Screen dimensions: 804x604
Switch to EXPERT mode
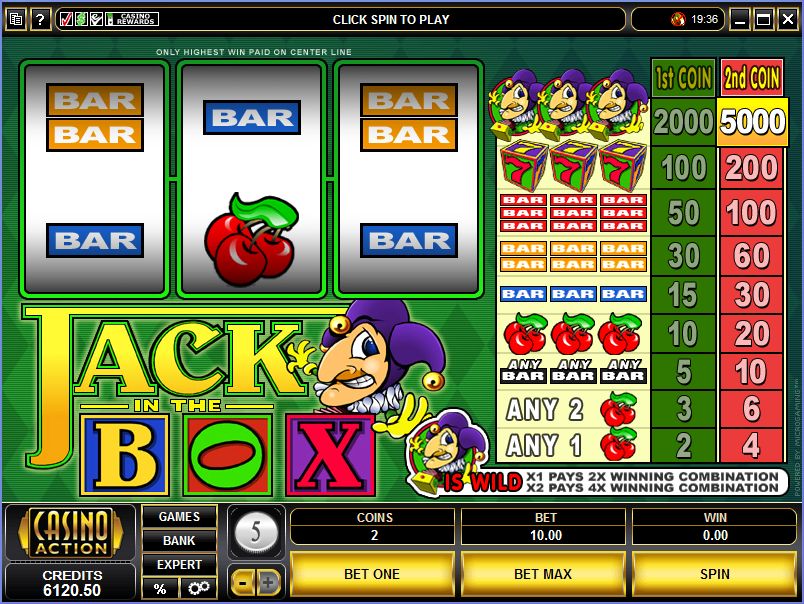click(x=179, y=564)
